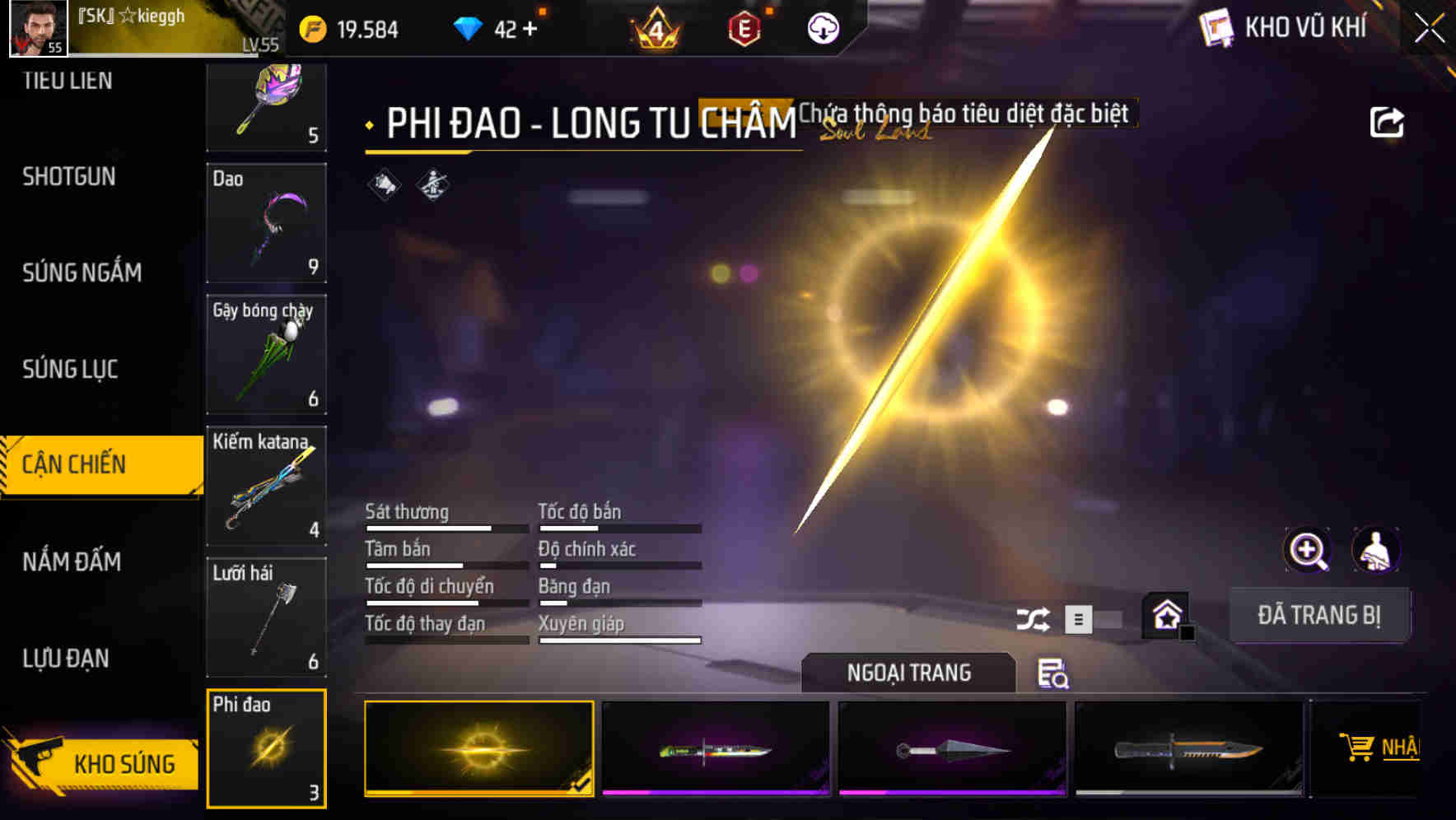Select the golden Long Tu Châm skin thumbnail
Image resolution: width=1456 pixels, height=820 pixels.
pyautogui.click(x=480, y=751)
